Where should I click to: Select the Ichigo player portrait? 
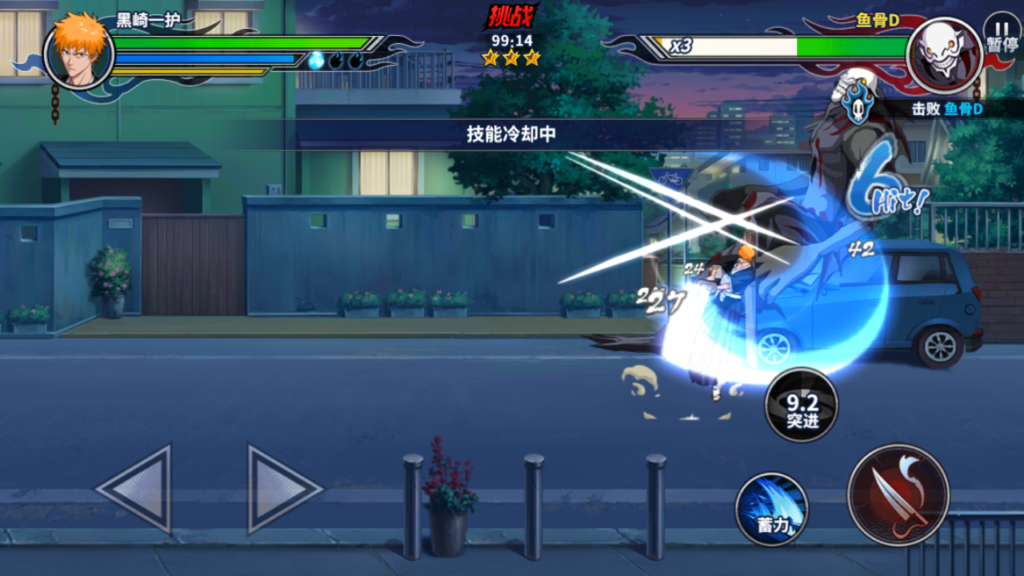pos(79,51)
